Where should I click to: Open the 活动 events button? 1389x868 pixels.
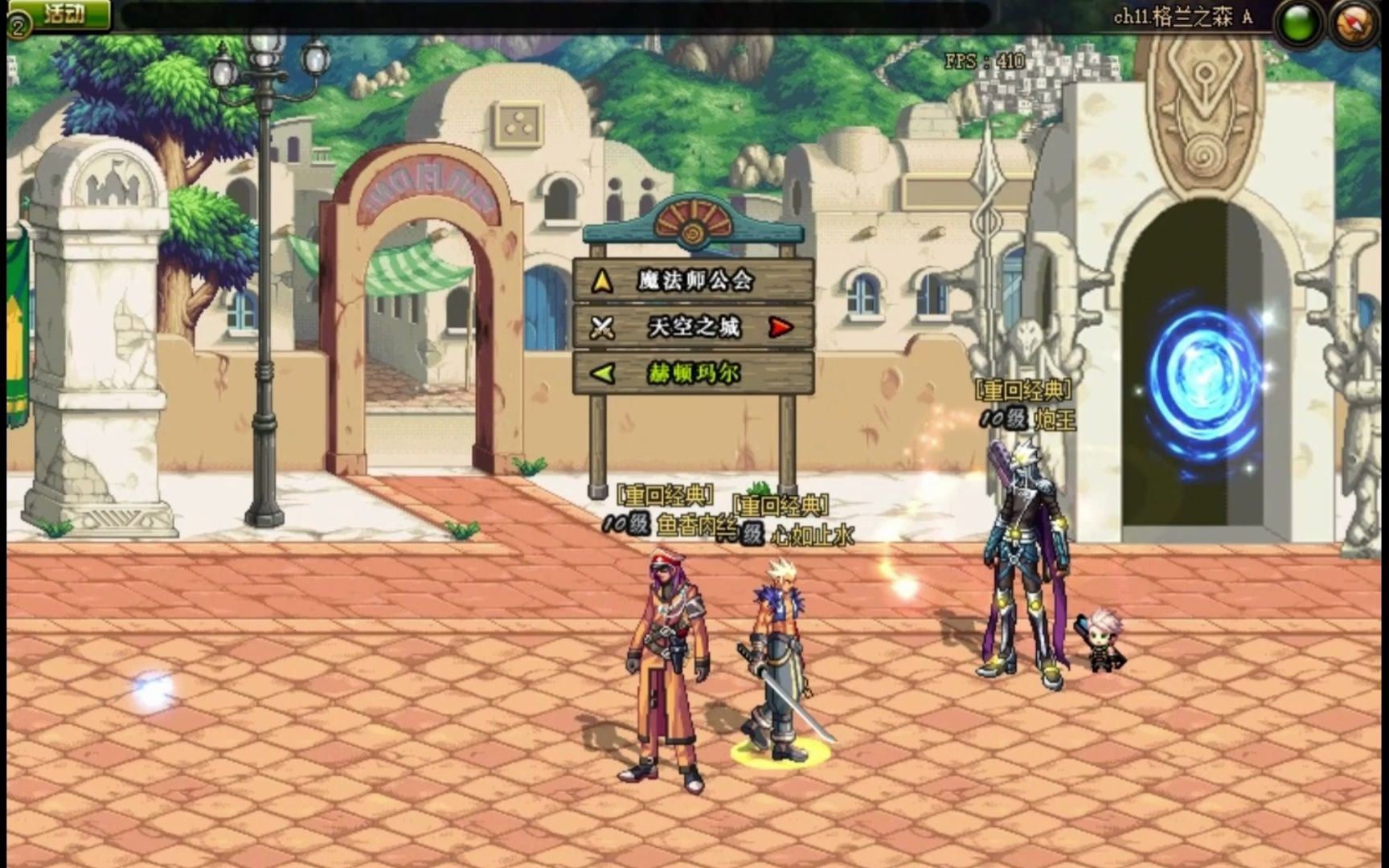(64, 14)
